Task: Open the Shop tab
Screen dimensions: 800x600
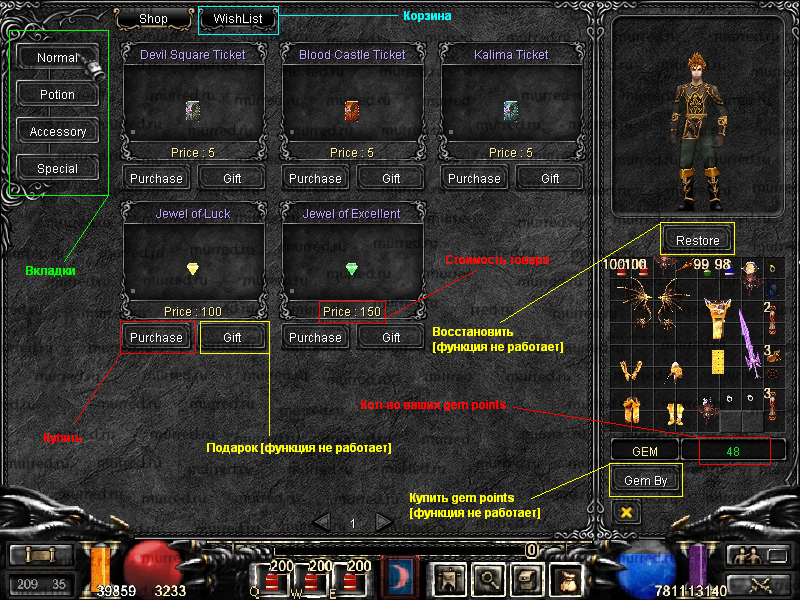Action: (x=153, y=18)
